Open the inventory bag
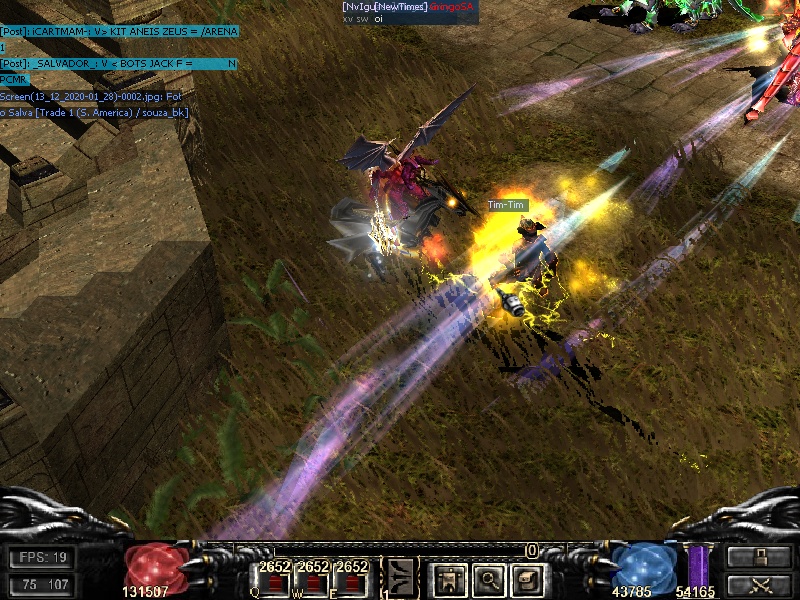The image size is (800, 600). tap(528, 577)
